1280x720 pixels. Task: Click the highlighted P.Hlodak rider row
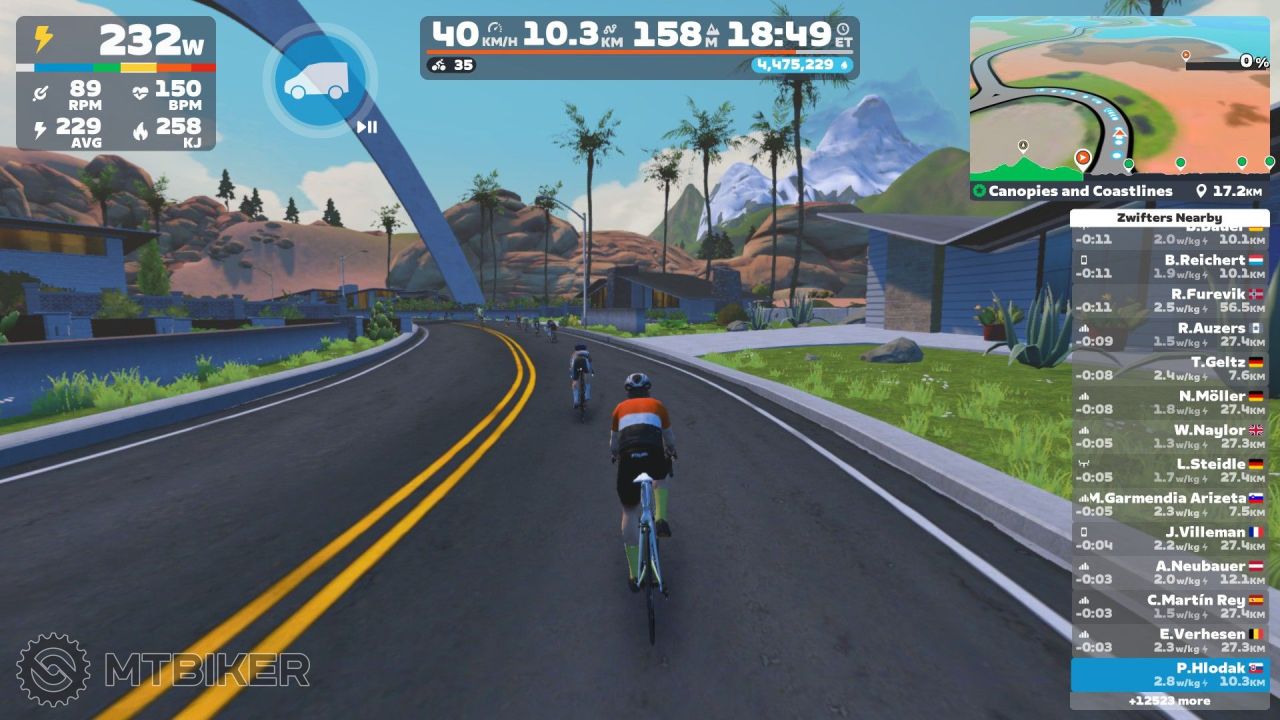point(1170,675)
